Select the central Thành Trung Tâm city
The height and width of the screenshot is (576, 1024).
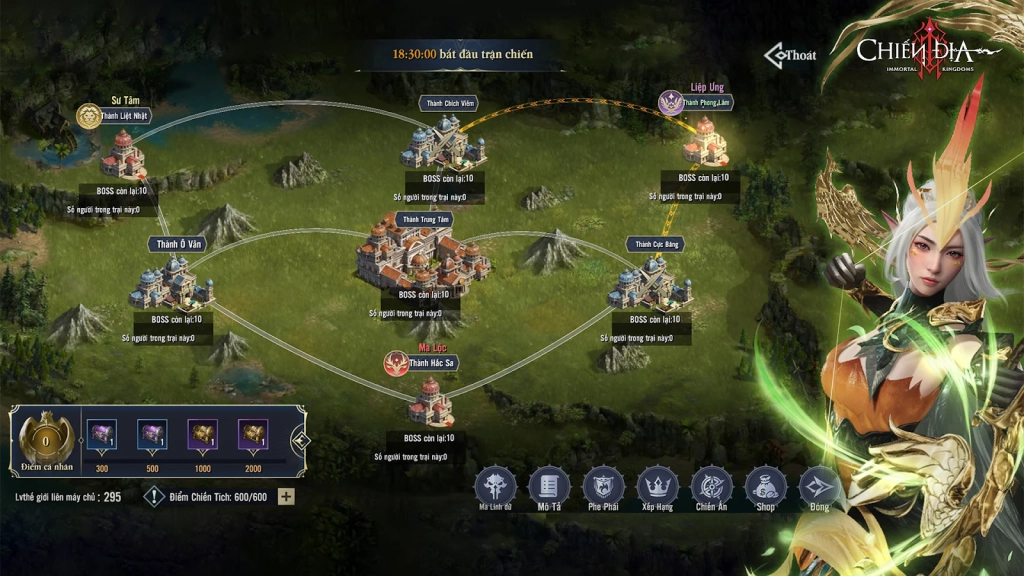pyautogui.click(x=424, y=254)
